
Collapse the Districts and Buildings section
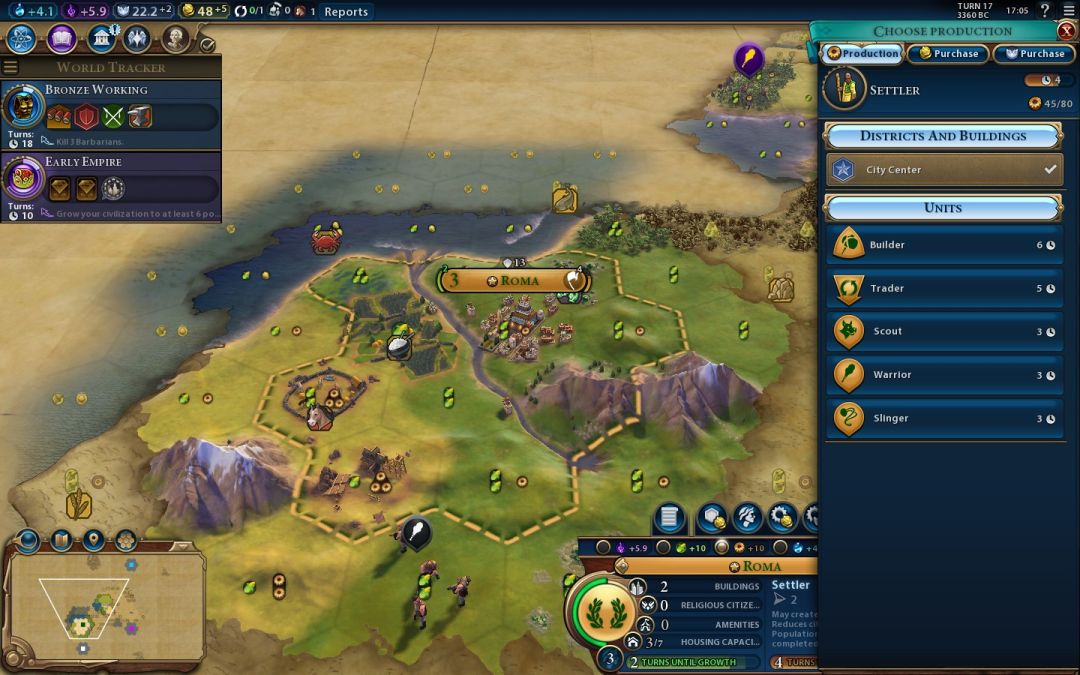click(942, 136)
